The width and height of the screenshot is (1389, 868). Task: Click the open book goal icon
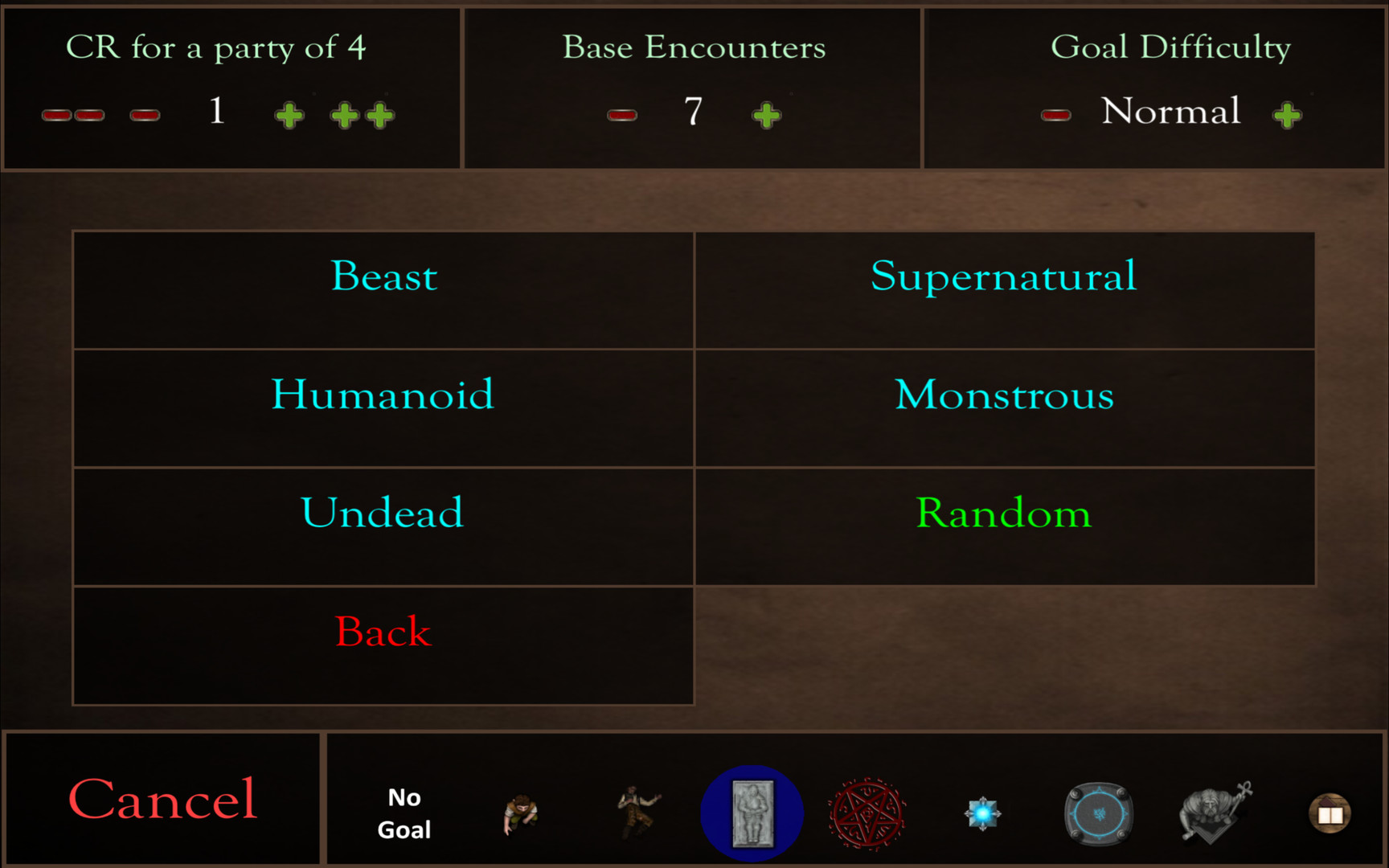coord(1329,813)
